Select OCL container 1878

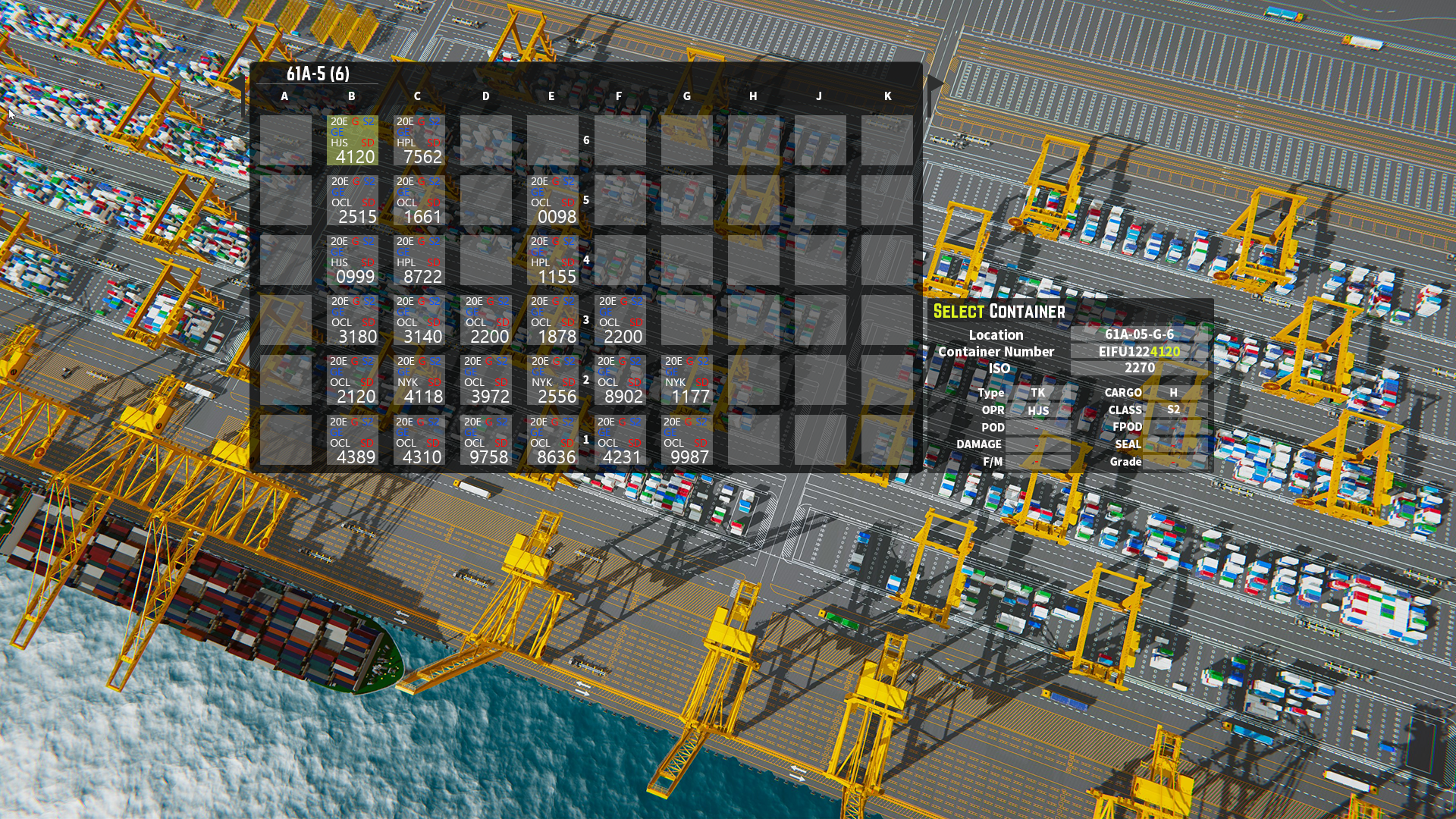(553, 320)
